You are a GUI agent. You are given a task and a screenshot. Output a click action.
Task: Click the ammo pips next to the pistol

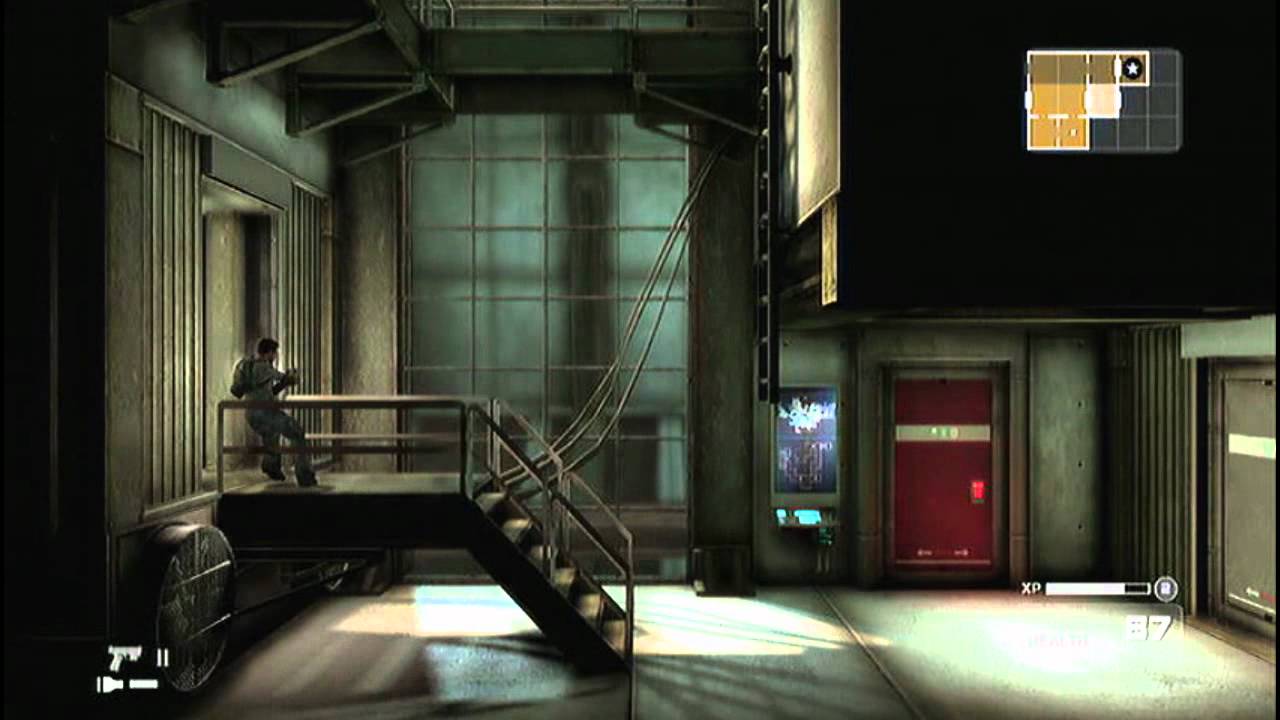pos(162,658)
